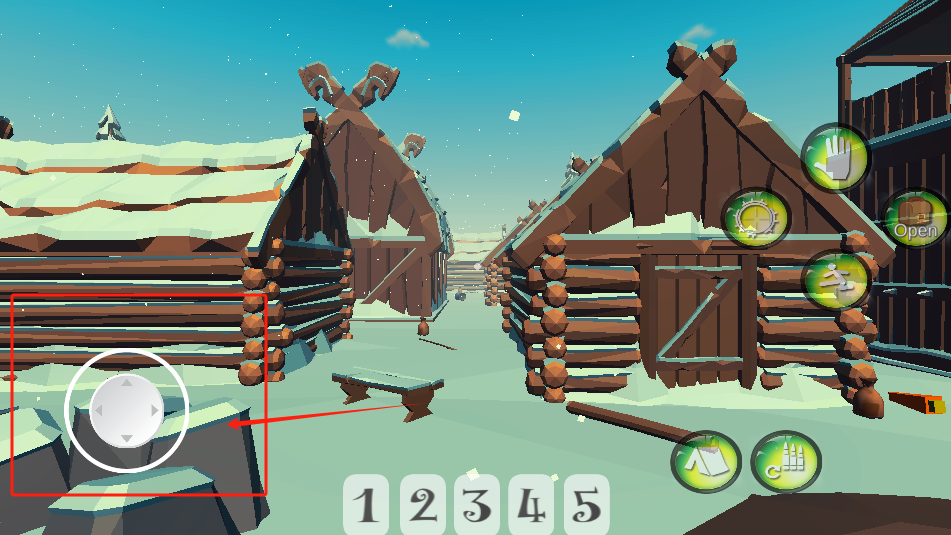Screen dimensions: 951x535
Task: Activate the crosshair aim button
Action: (756, 217)
